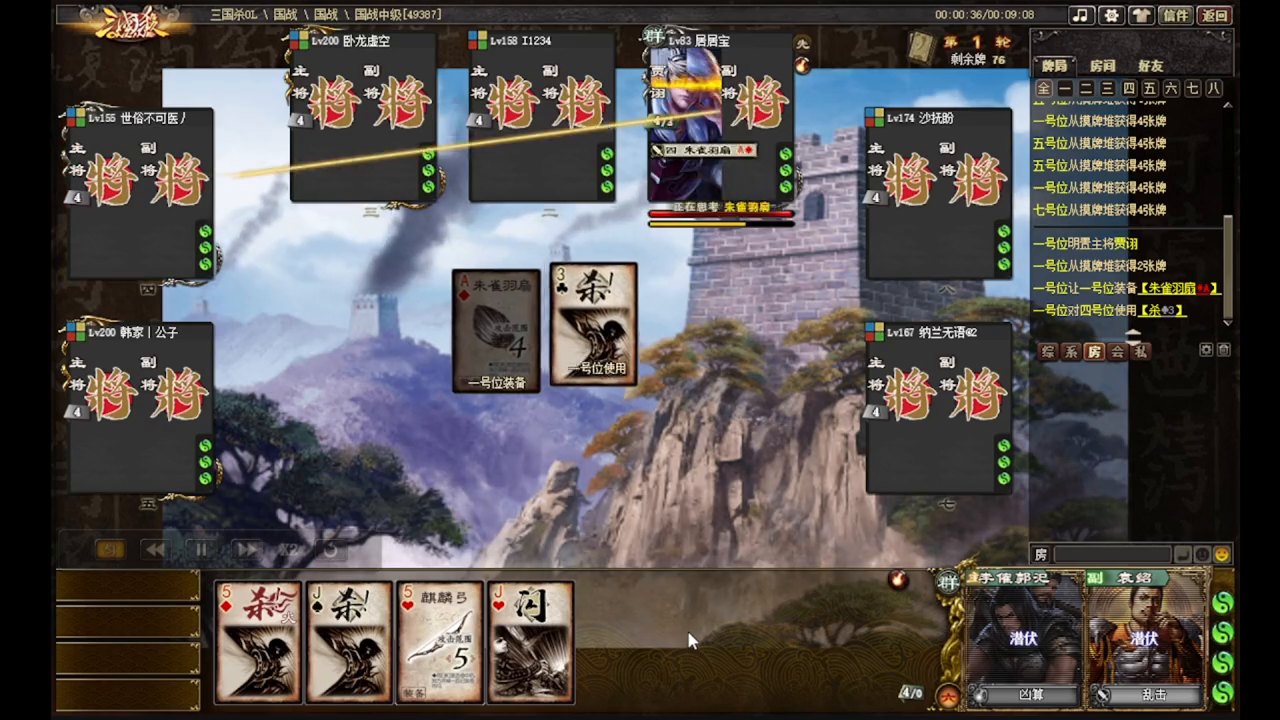Show all log entries with 全 filter
Image resolution: width=1280 pixels, height=720 pixels.
(1044, 89)
